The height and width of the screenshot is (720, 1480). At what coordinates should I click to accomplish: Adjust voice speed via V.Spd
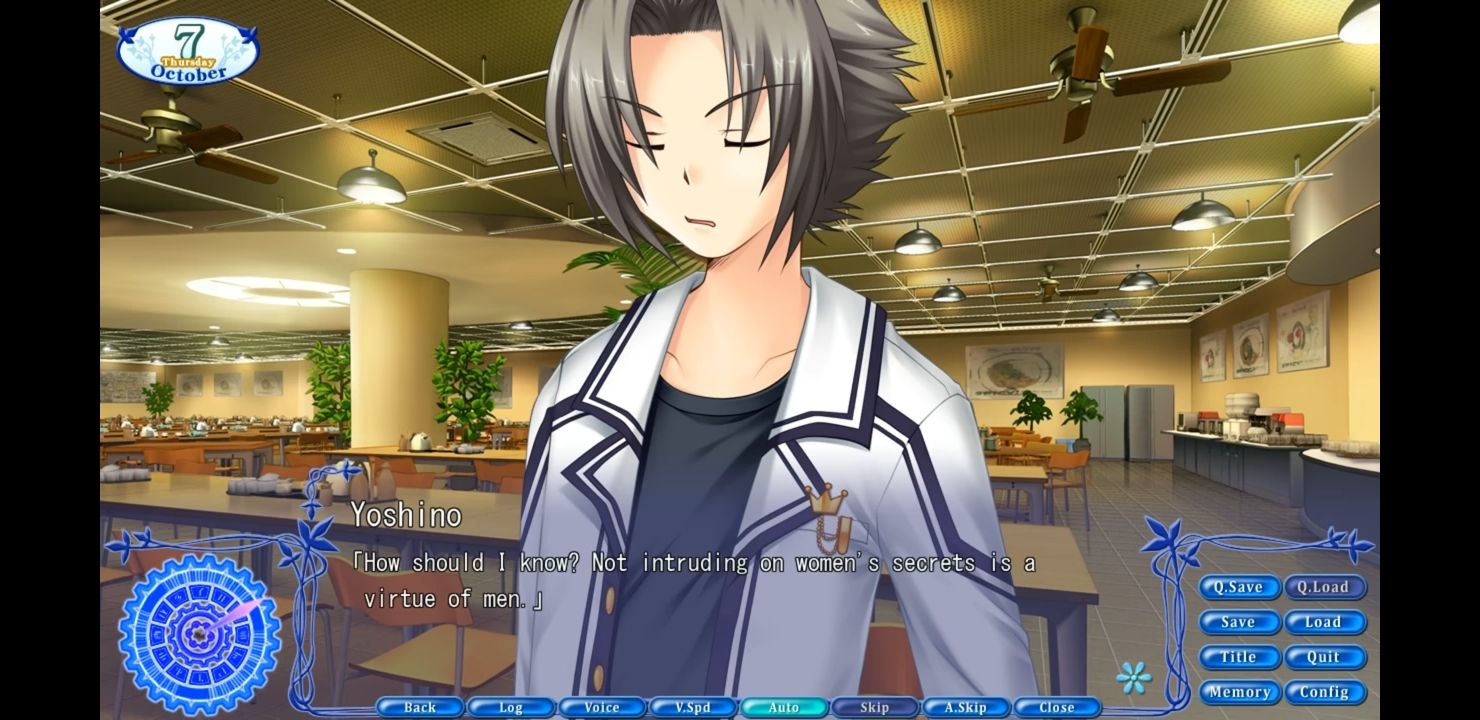click(x=692, y=707)
